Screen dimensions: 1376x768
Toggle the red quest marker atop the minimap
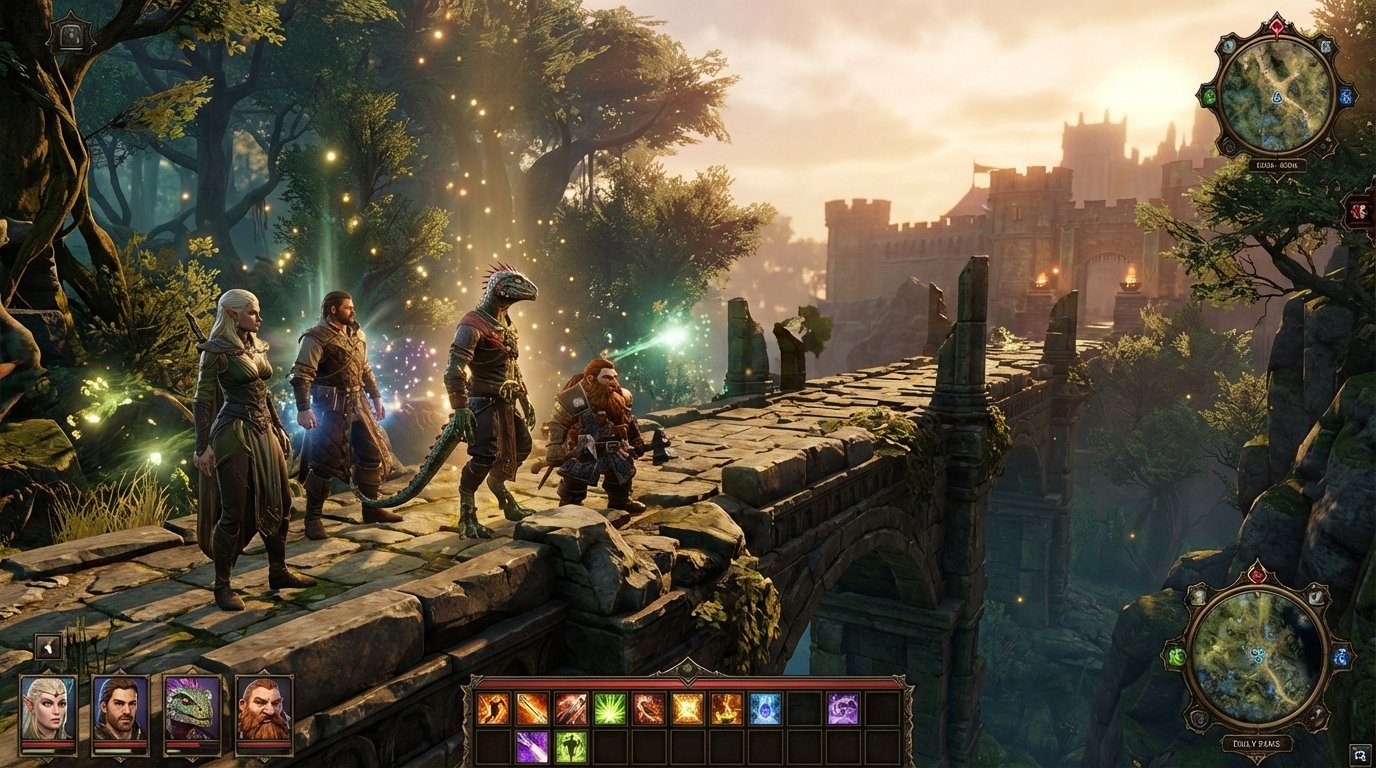(x=1276, y=24)
